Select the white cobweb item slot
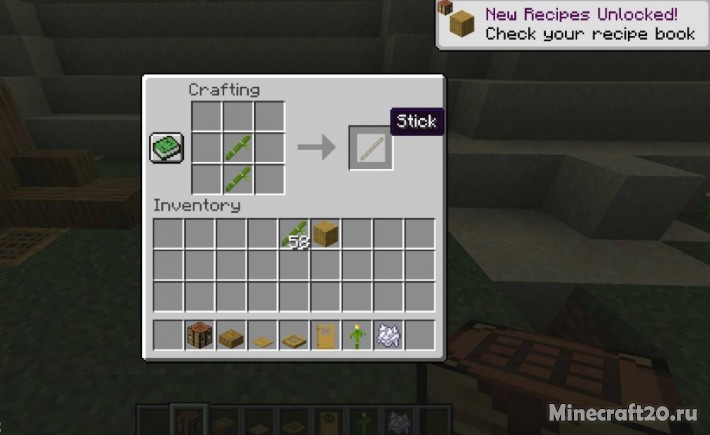Image resolution: width=710 pixels, height=435 pixels. tap(388, 335)
